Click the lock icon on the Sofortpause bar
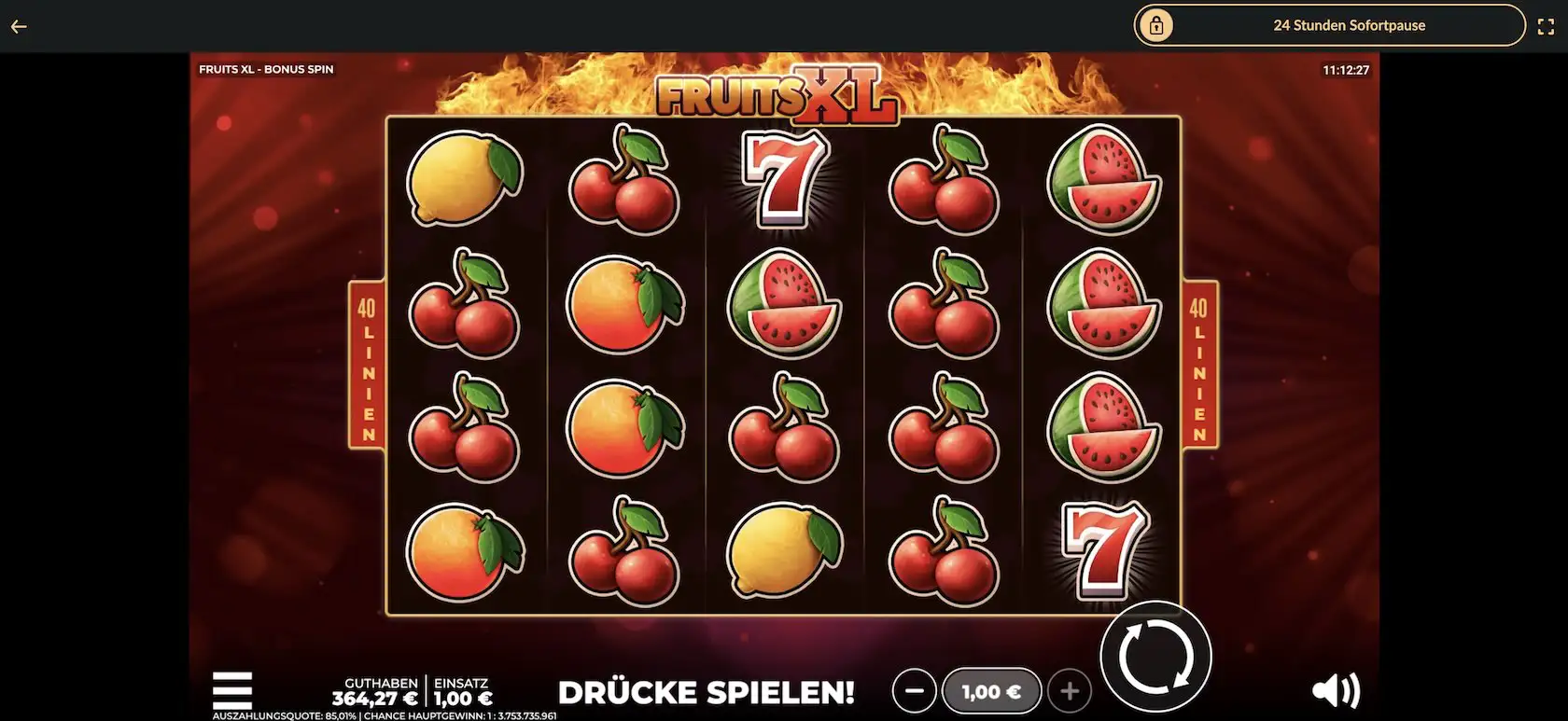Image resolution: width=1568 pixels, height=721 pixels. coord(1157,25)
